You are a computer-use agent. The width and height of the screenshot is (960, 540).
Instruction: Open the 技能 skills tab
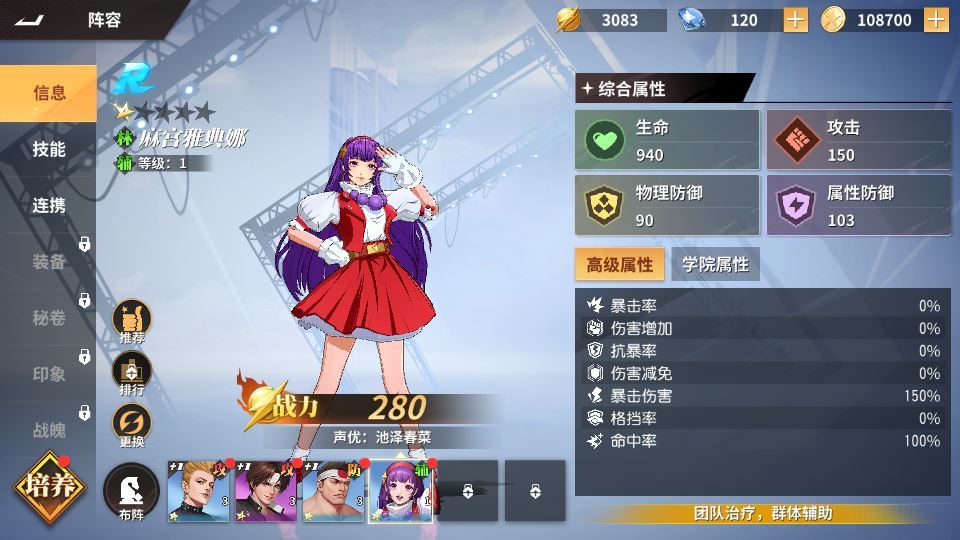click(x=48, y=149)
